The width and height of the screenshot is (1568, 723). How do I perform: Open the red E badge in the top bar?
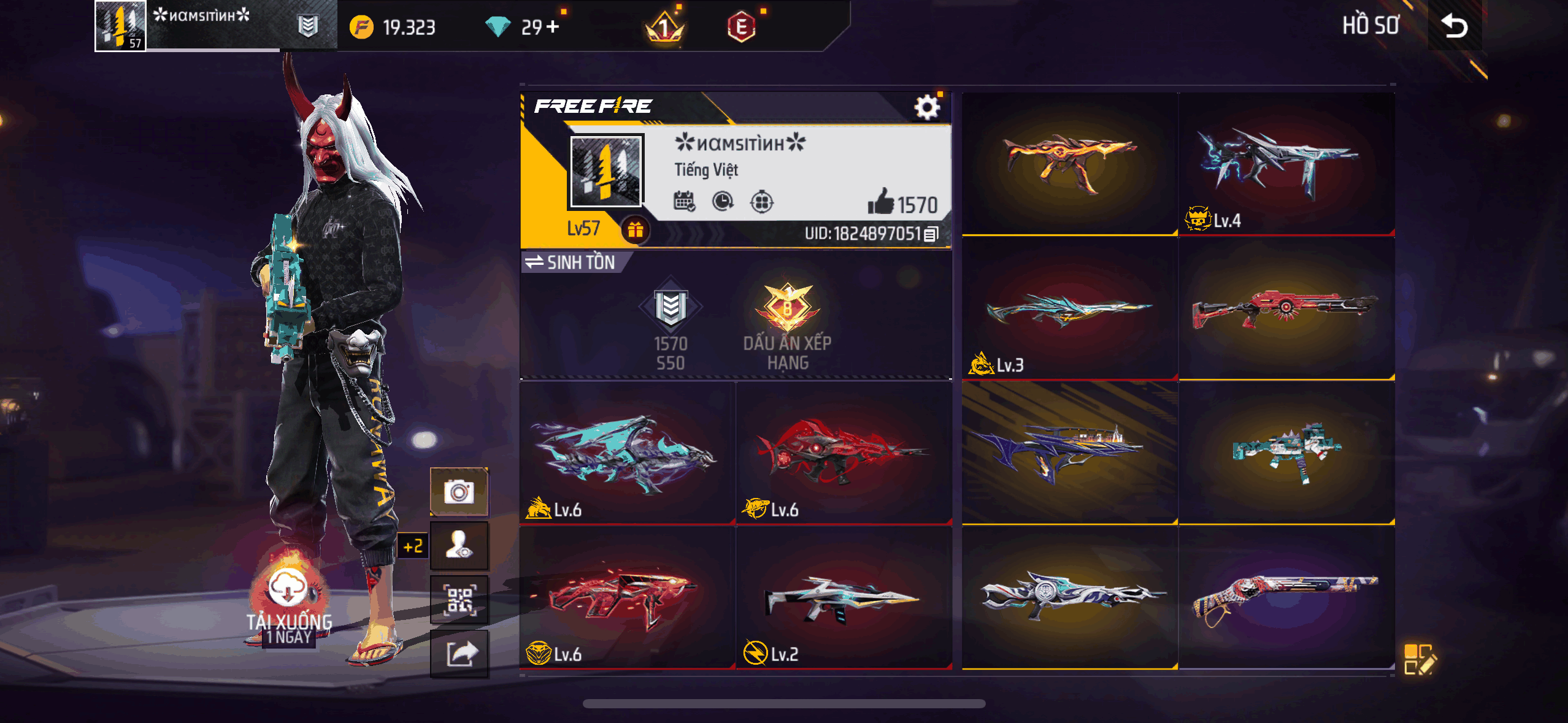click(744, 27)
